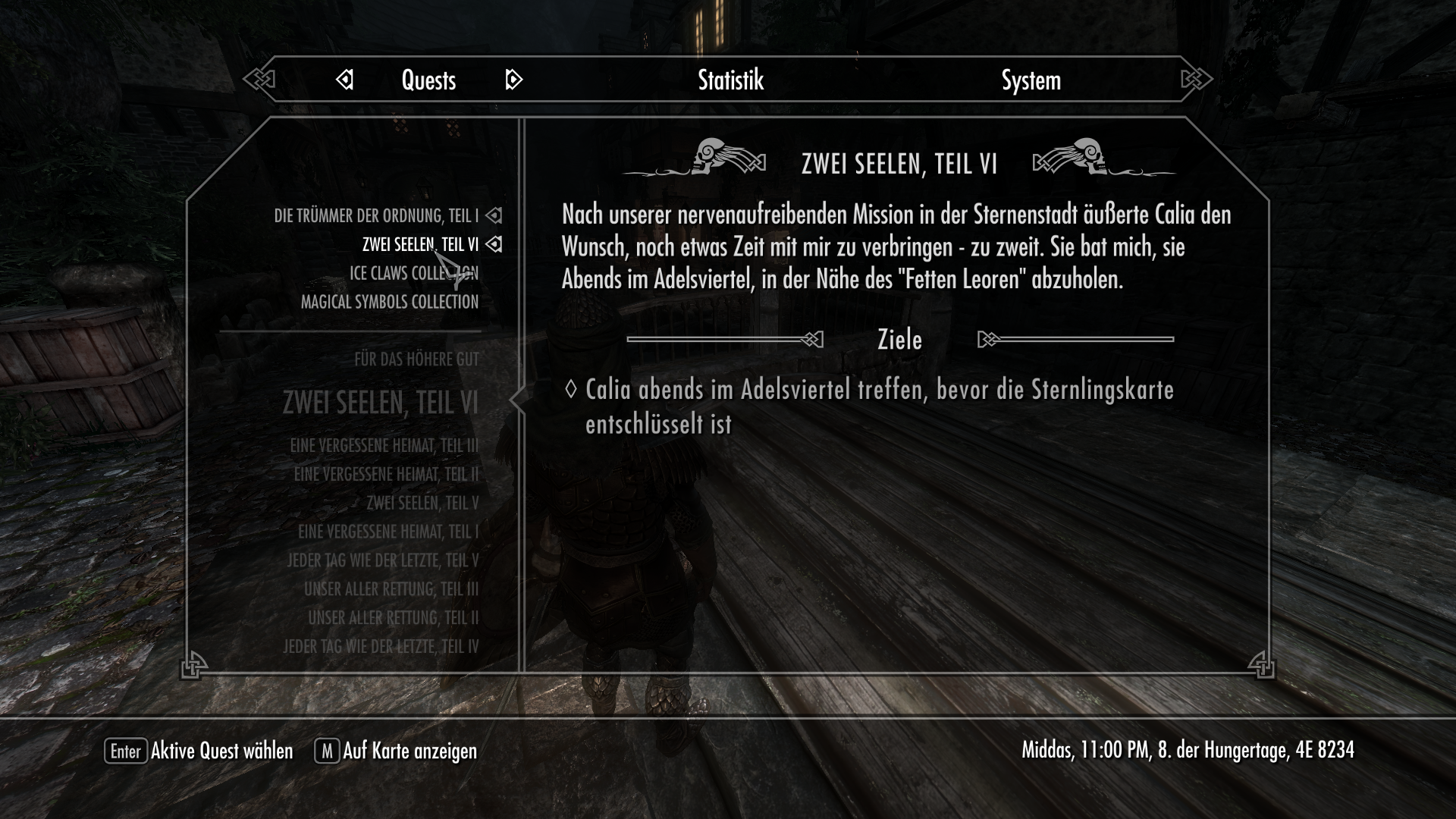
Task: Choose Eine vergessene Heimat, Teil I
Action: 388,532
